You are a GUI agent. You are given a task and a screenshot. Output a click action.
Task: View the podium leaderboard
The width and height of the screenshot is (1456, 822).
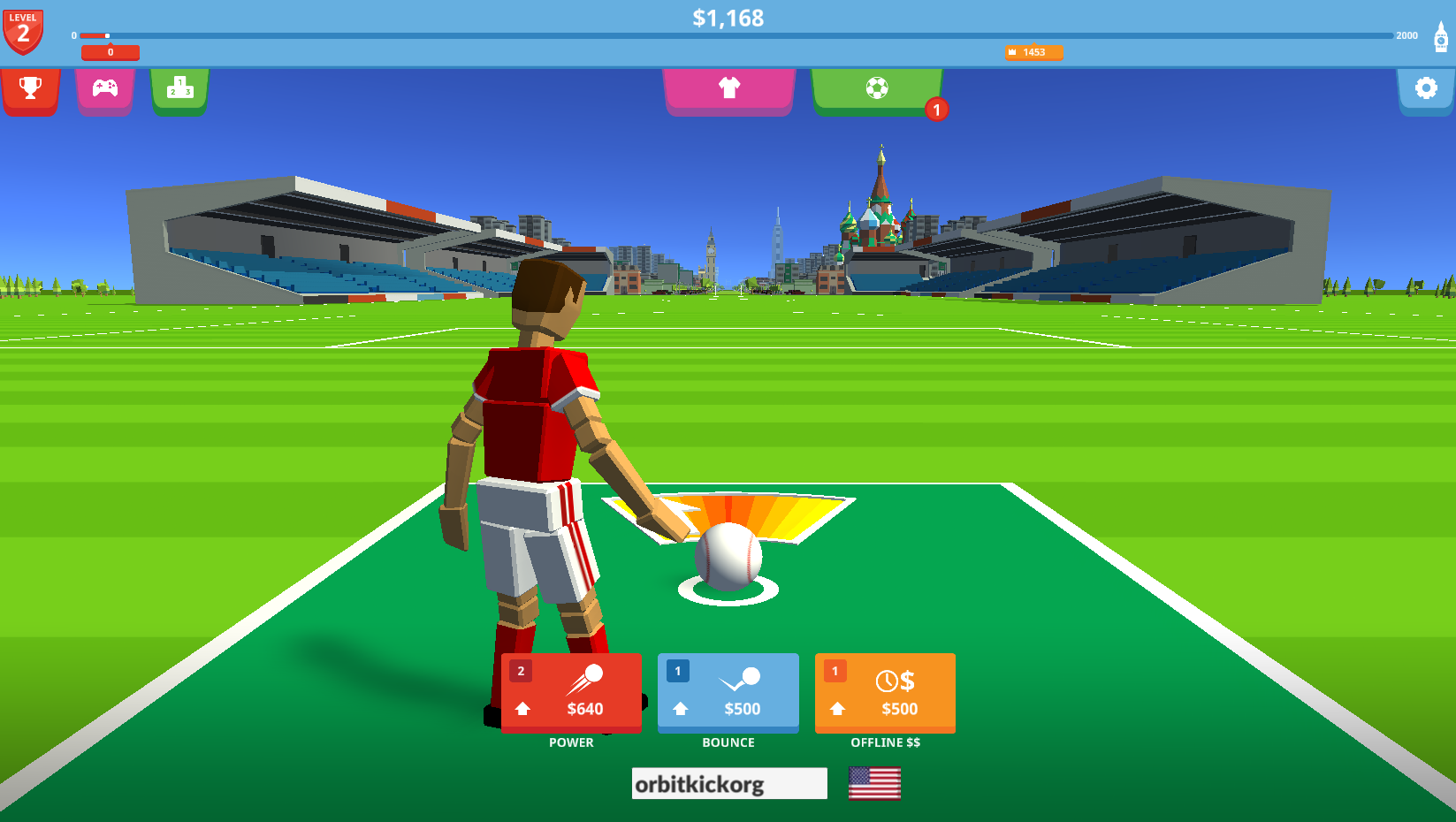[179, 88]
